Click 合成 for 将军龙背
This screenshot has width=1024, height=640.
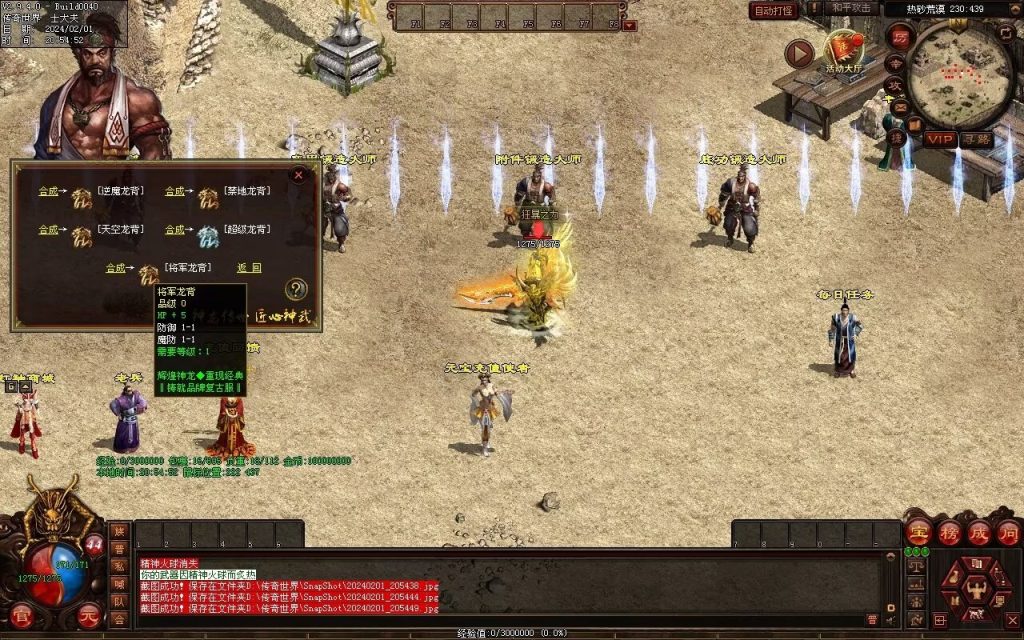click(x=116, y=268)
